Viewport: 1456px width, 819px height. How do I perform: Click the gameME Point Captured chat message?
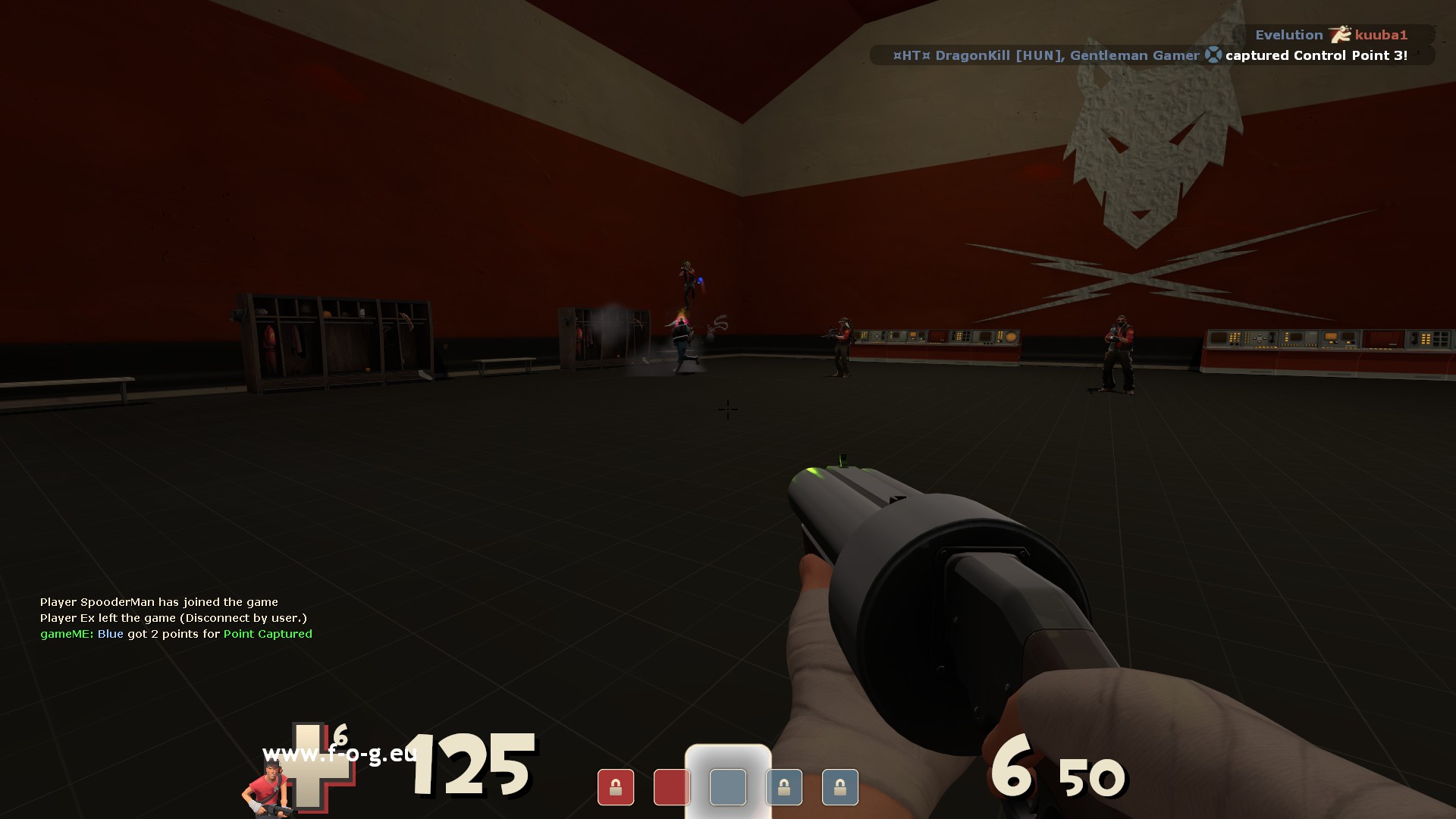(x=176, y=634)
